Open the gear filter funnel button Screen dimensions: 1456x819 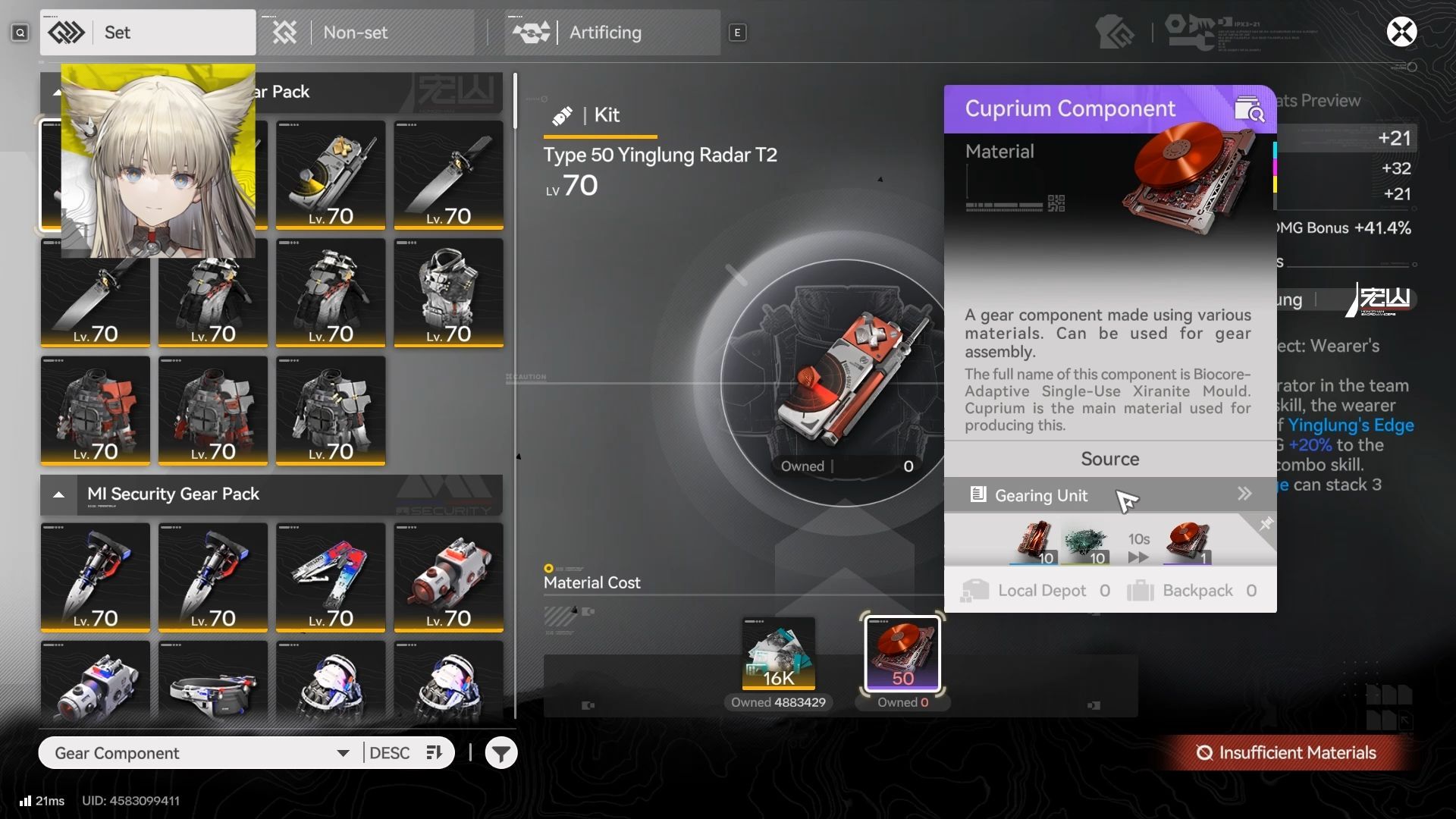(501, 753)
